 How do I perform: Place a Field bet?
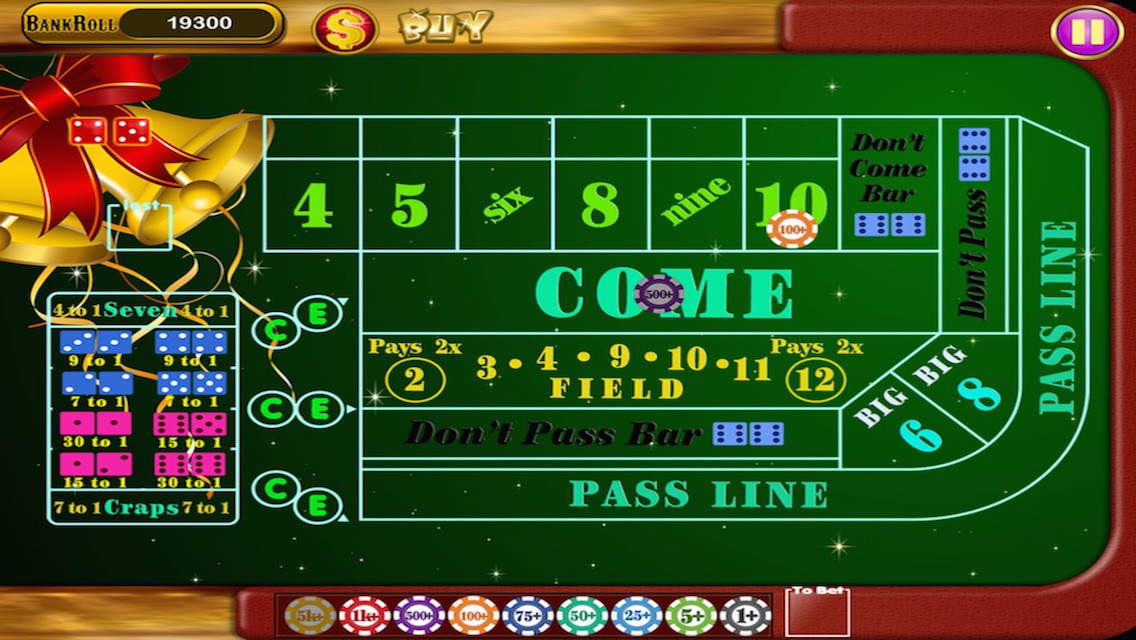coord(617,372)
